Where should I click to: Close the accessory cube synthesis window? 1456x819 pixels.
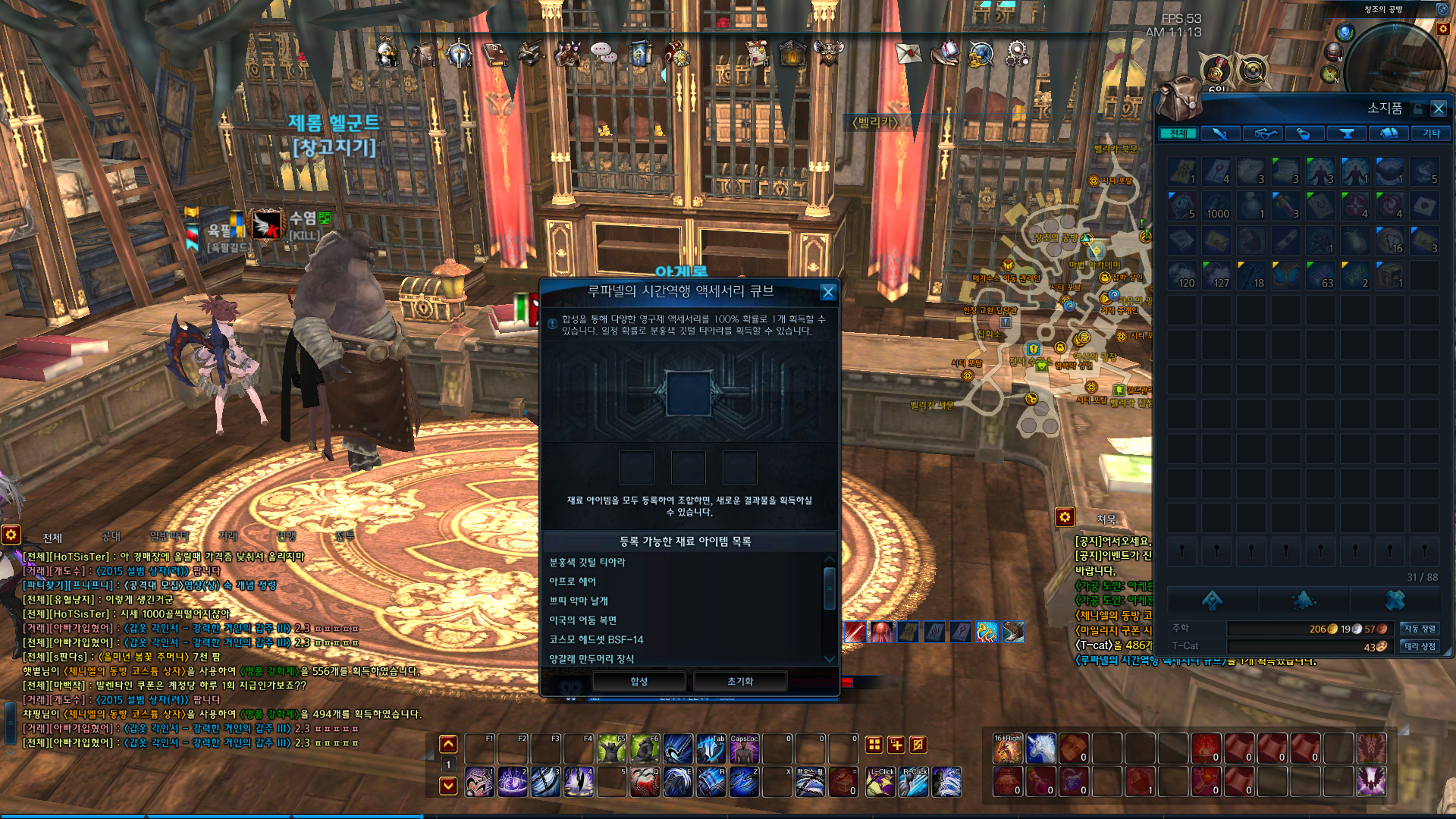(828, 292)
